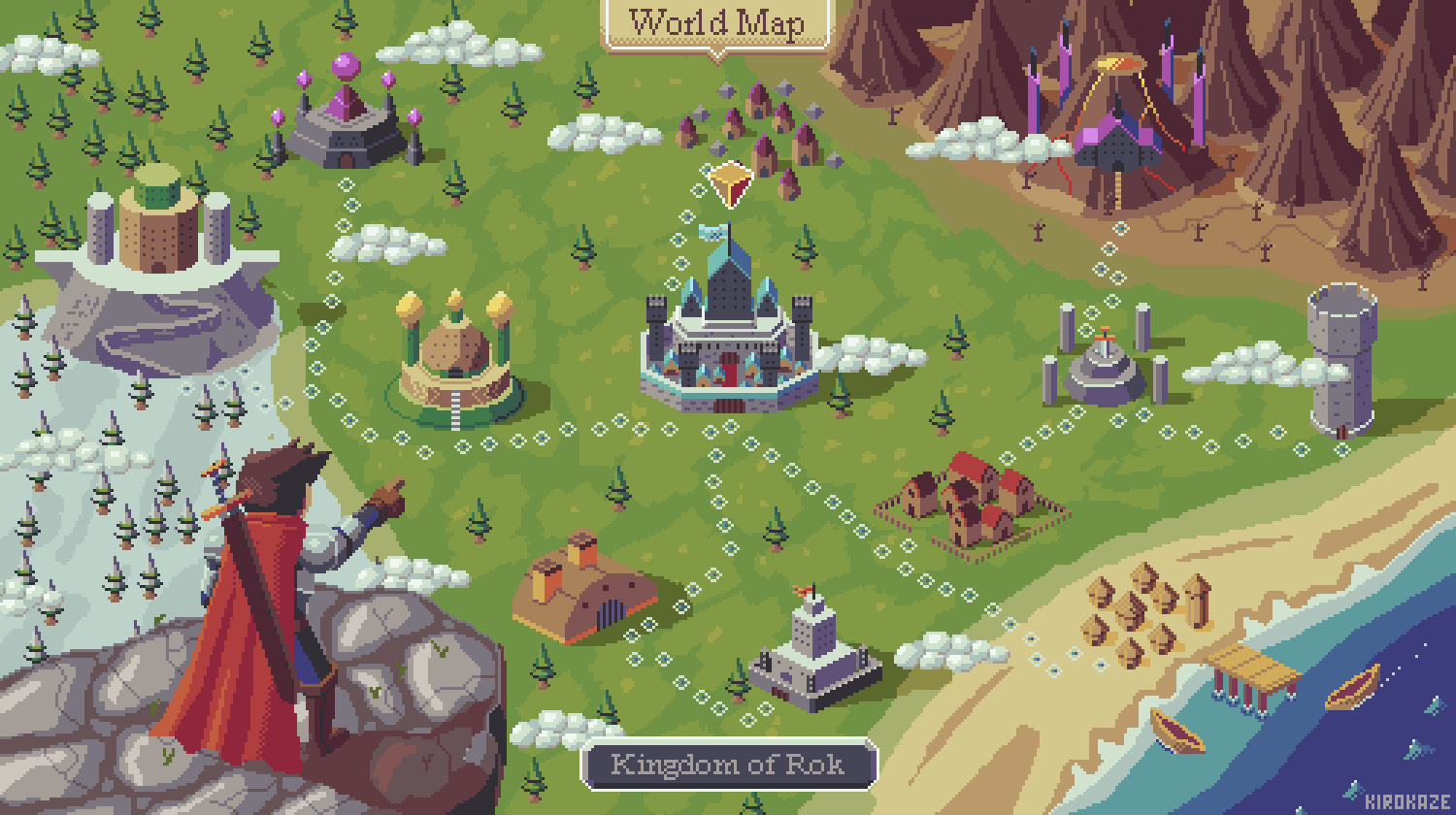Select the wooden pier on the shore

[x=1254, y=674]
